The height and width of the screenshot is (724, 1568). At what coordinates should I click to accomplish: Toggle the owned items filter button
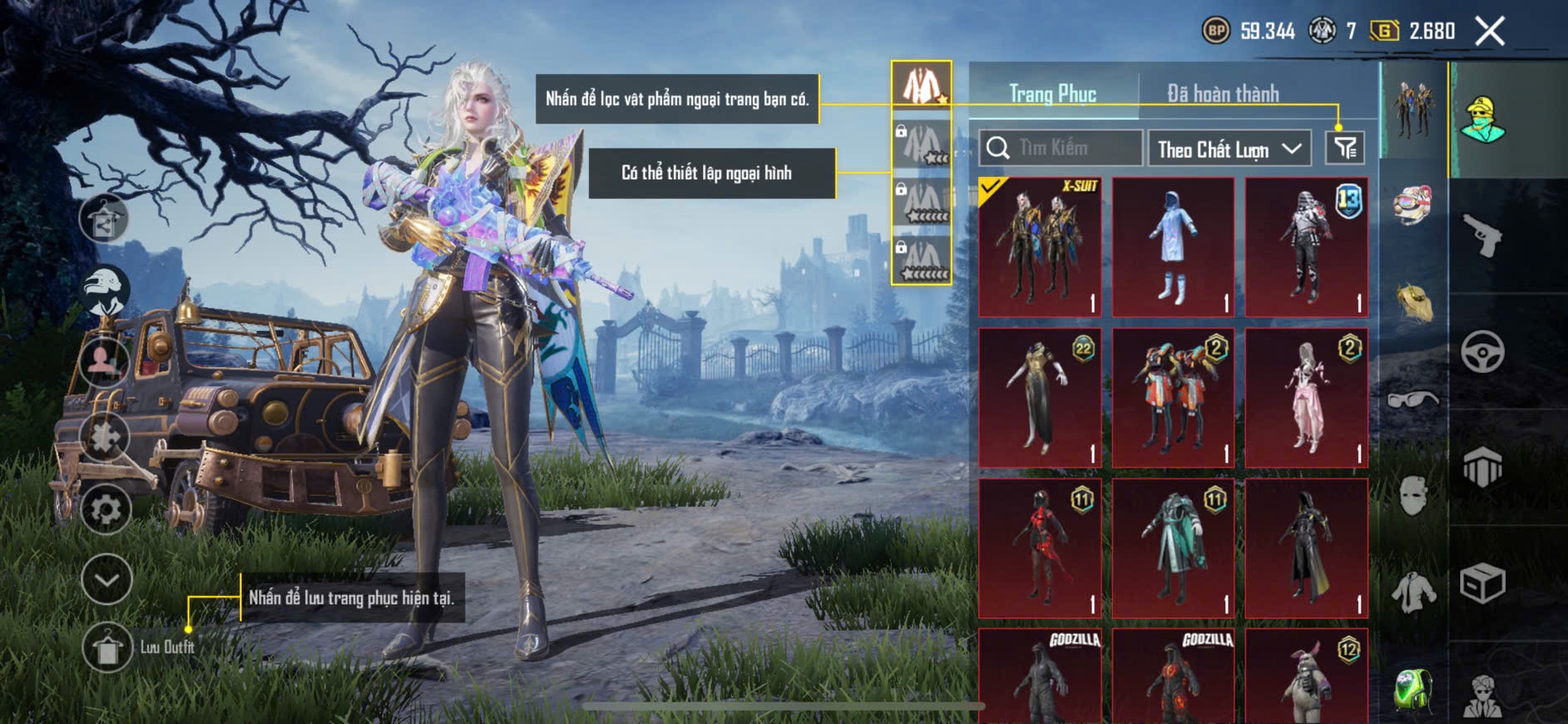[1344, 148]
